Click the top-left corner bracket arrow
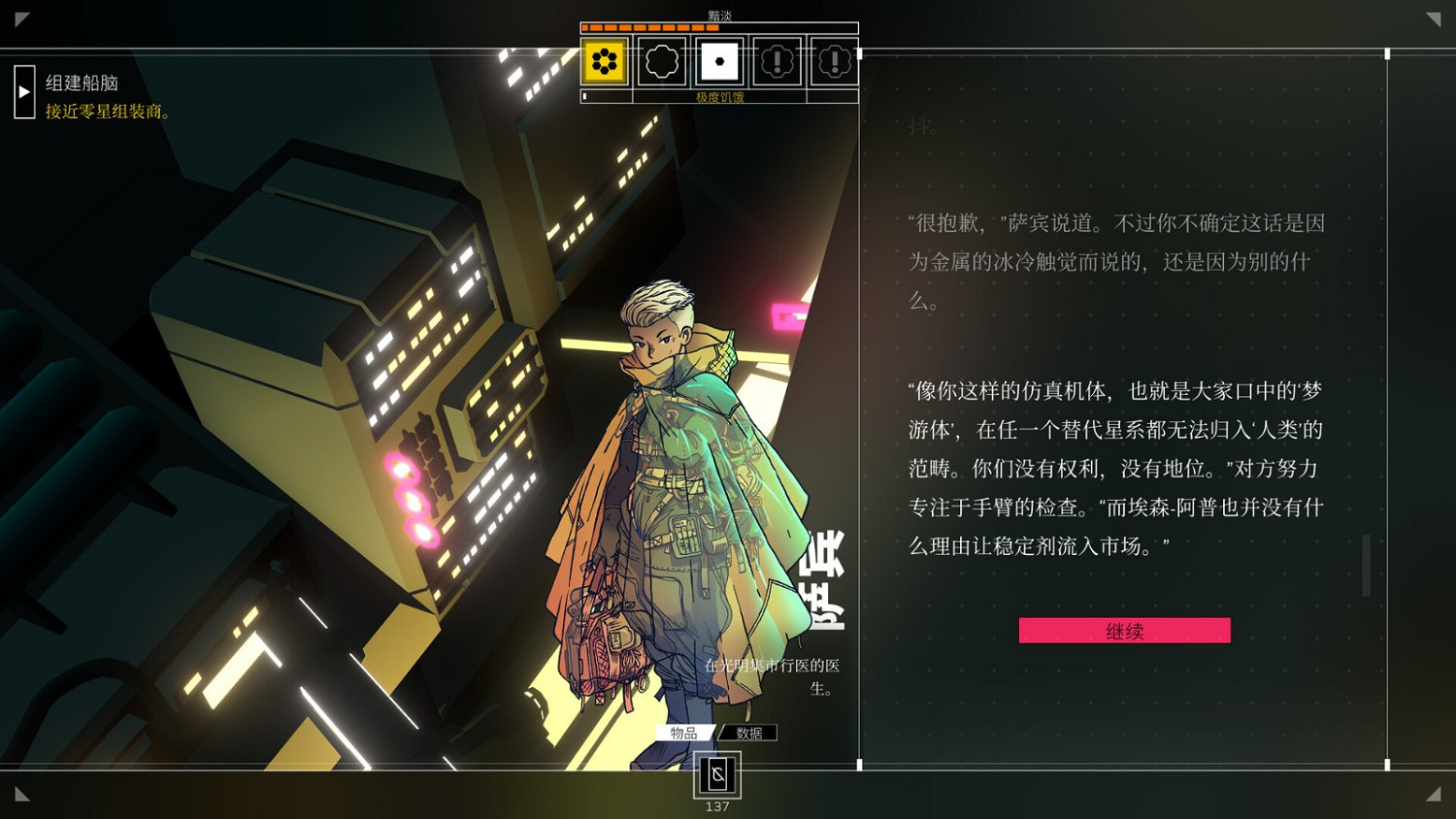 coord(19,17)
